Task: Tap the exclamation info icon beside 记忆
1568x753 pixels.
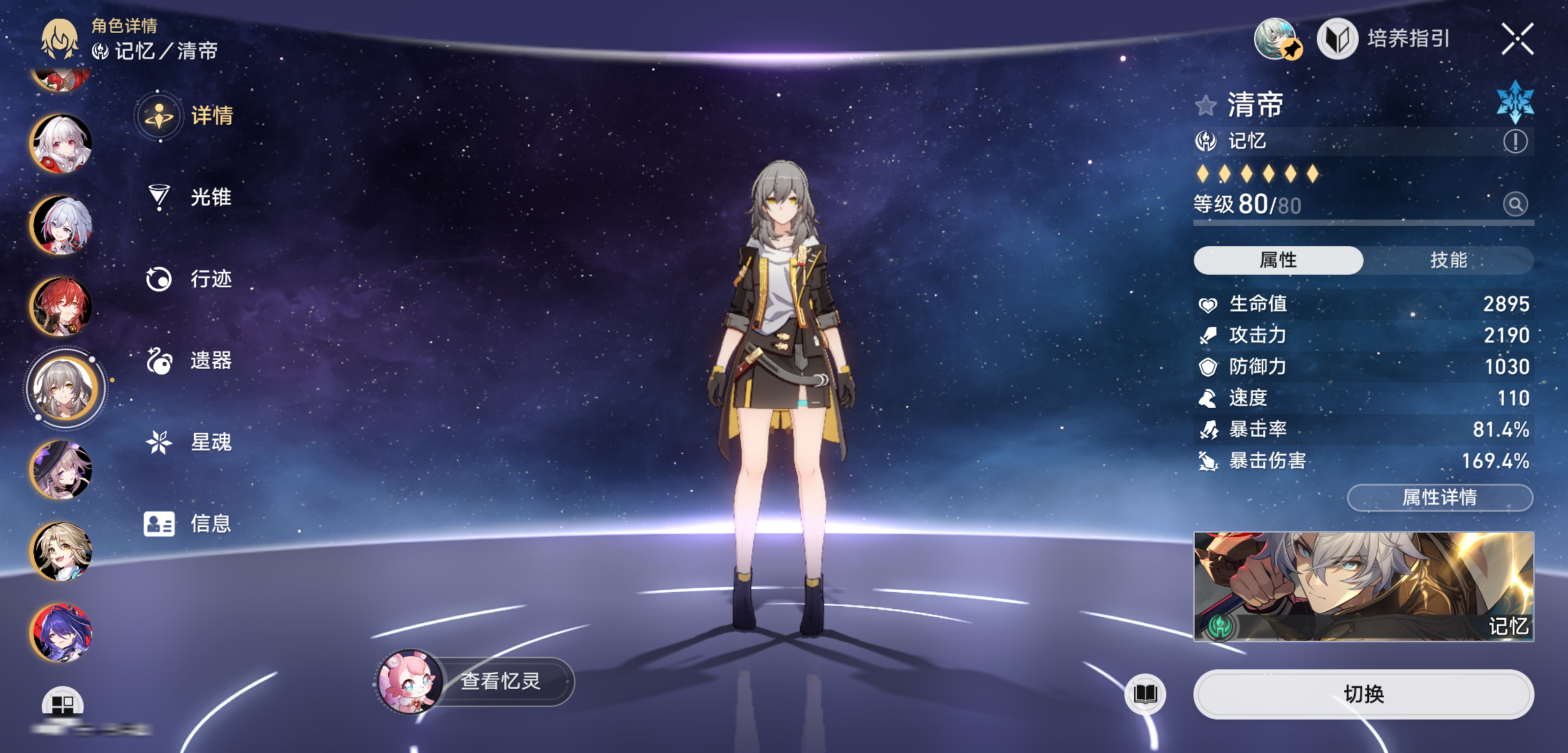Action: pos(1515,142)
